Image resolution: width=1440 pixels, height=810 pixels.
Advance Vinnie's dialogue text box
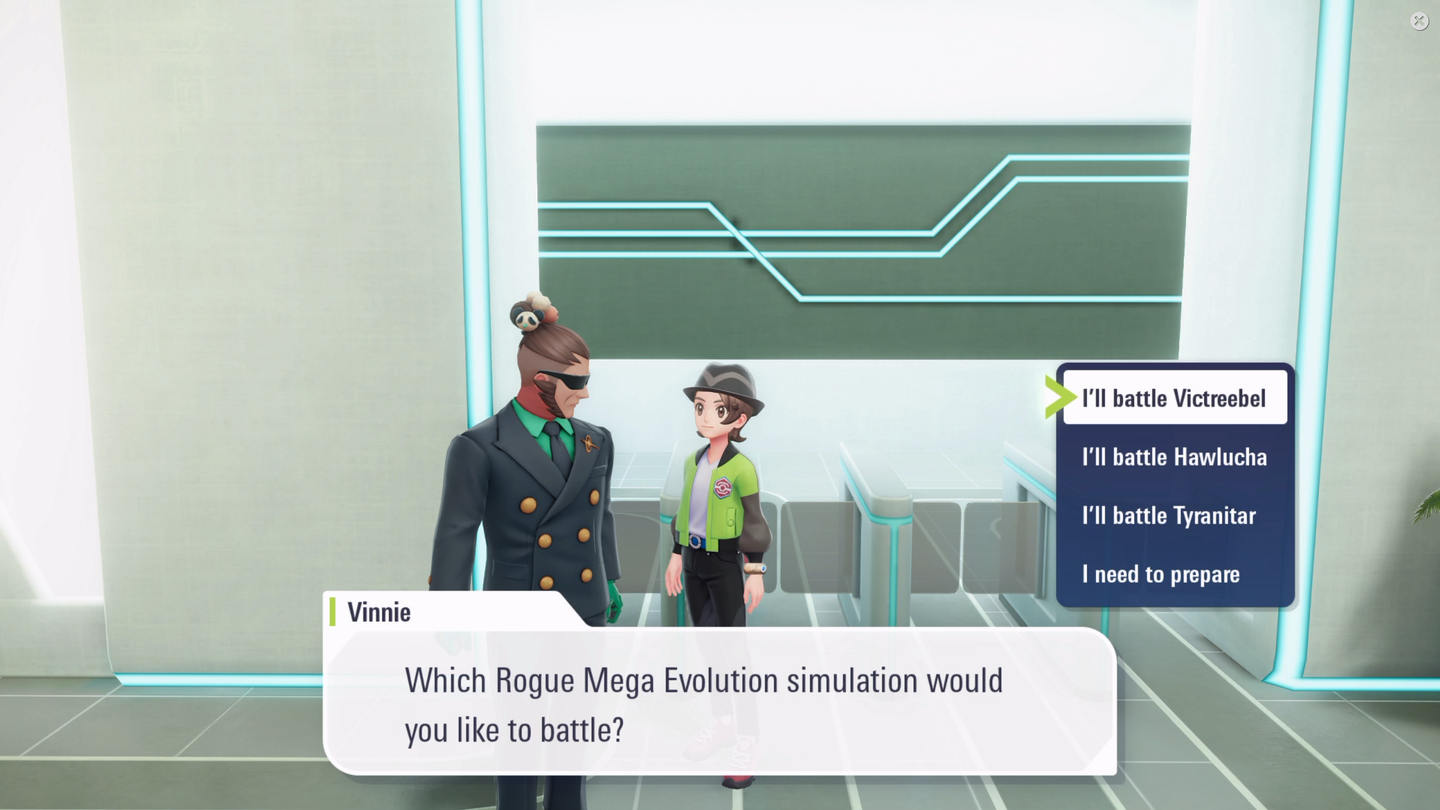(718, 704)
